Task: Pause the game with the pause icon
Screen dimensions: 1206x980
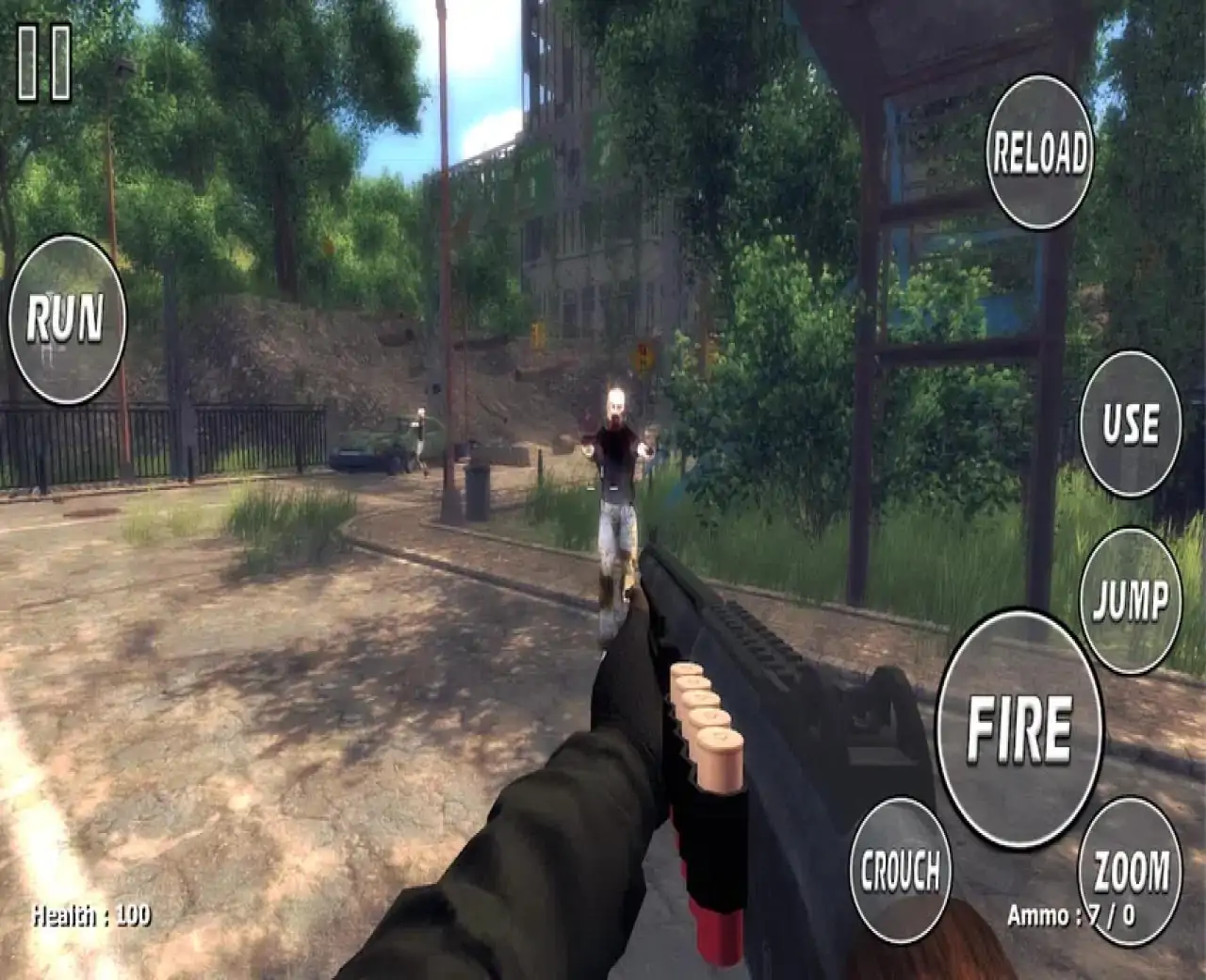Action: click(x=43, y=63)
